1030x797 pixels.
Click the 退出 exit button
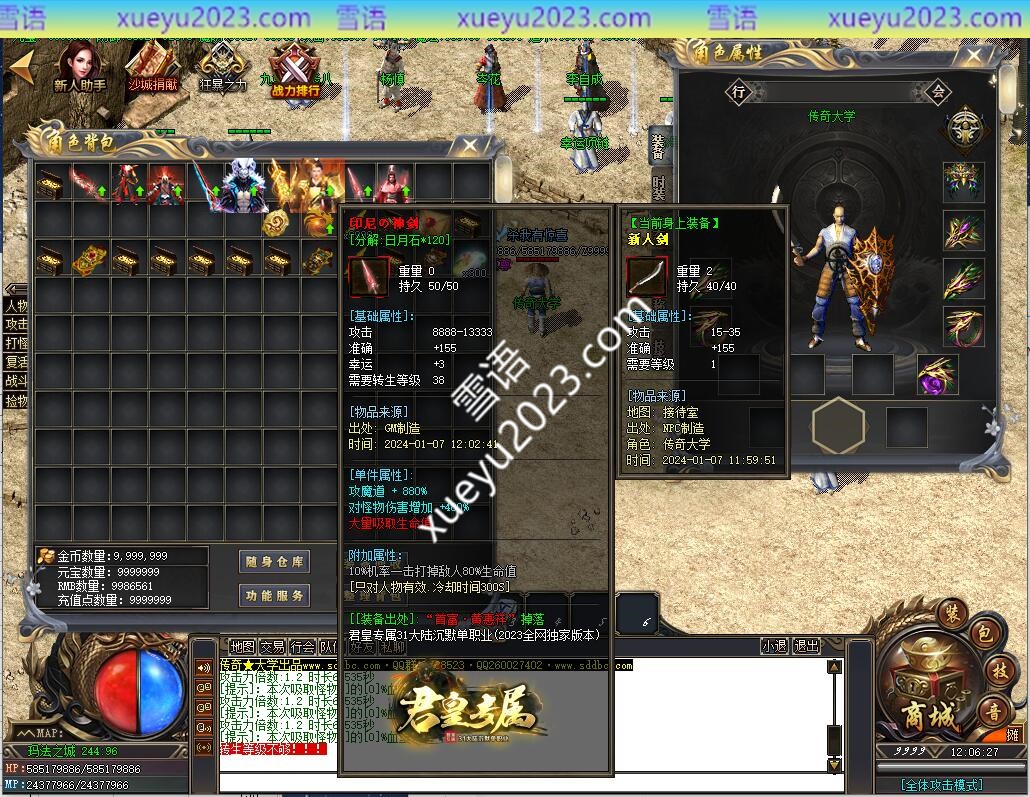(x=806, y=647)
